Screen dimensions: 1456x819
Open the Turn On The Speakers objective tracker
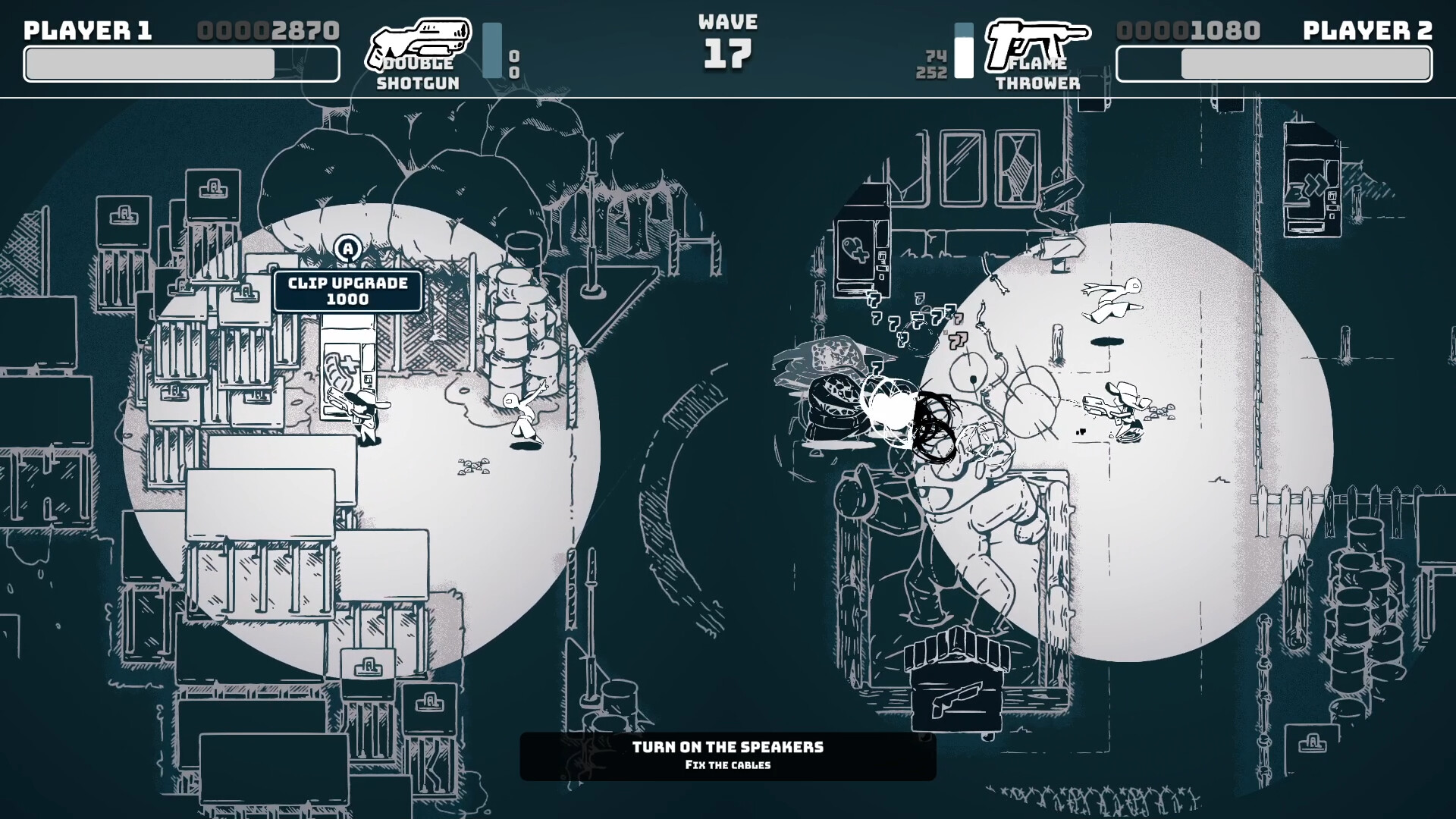(x=727, y=755)
